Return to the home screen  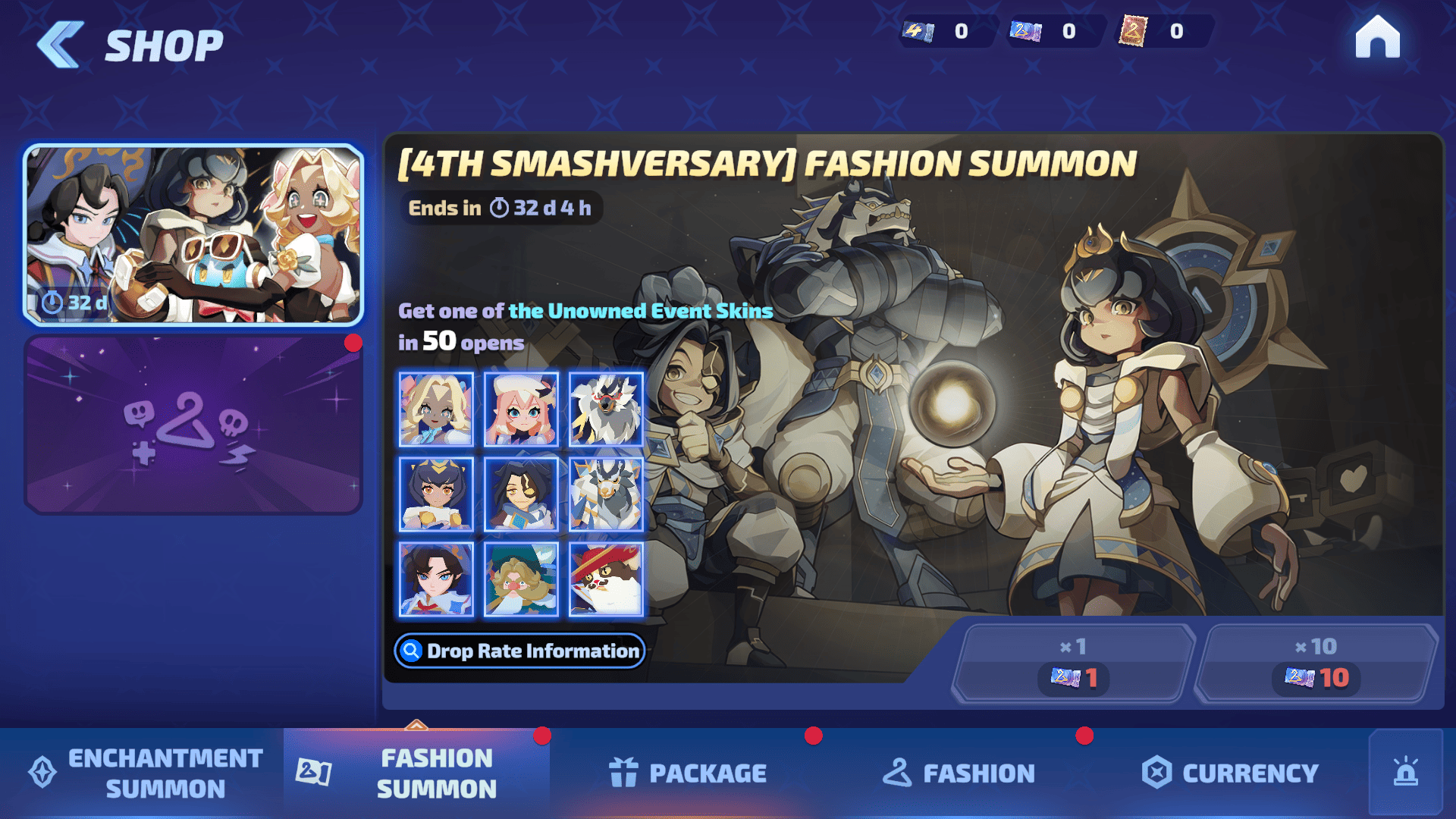click(1377, 38)
